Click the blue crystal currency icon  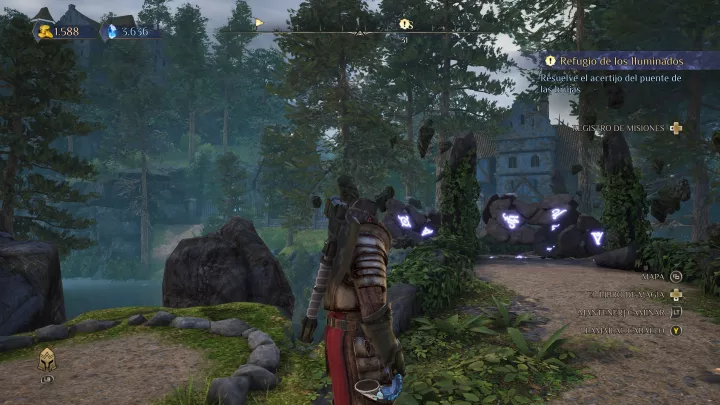112,31
